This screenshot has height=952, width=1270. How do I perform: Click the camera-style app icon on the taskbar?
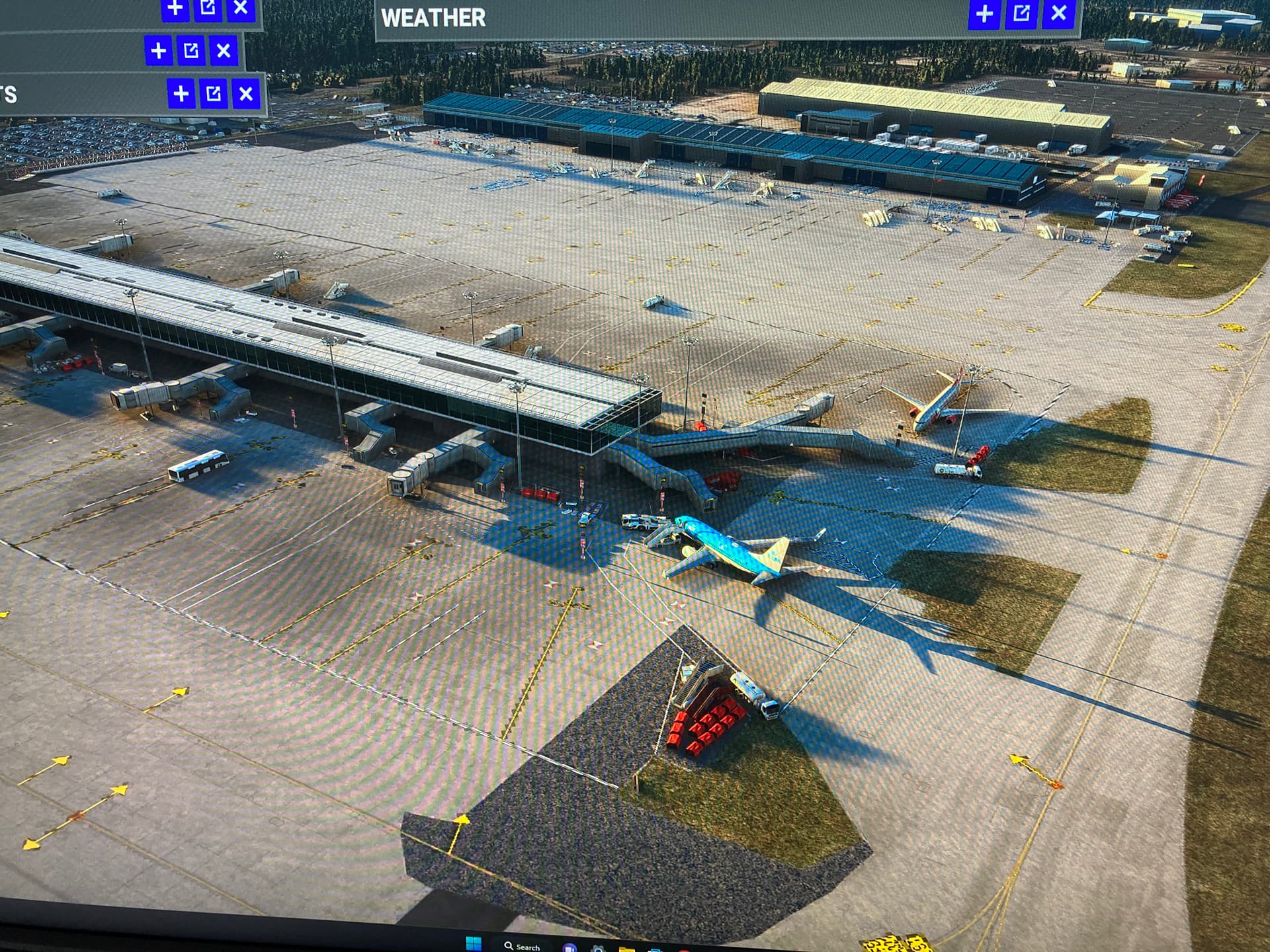(x=599, y=949)
